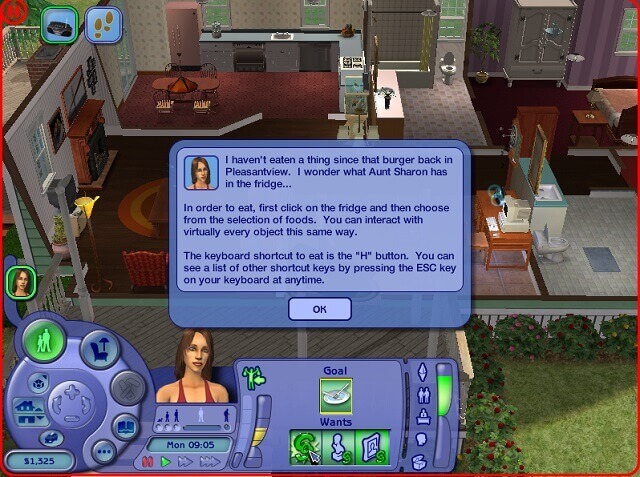640x477 pixels.
Task: Pause the game
Action: point(148,462)
